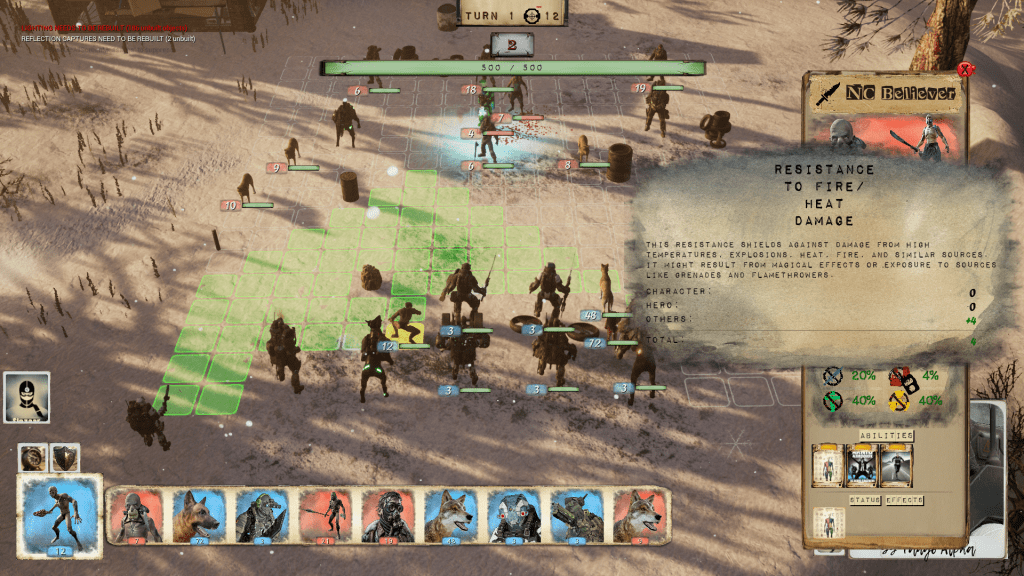The width and height of the screenshot is (1024, 576).
Task: Choose the wolf portrait with blue background
Action: 452,516
